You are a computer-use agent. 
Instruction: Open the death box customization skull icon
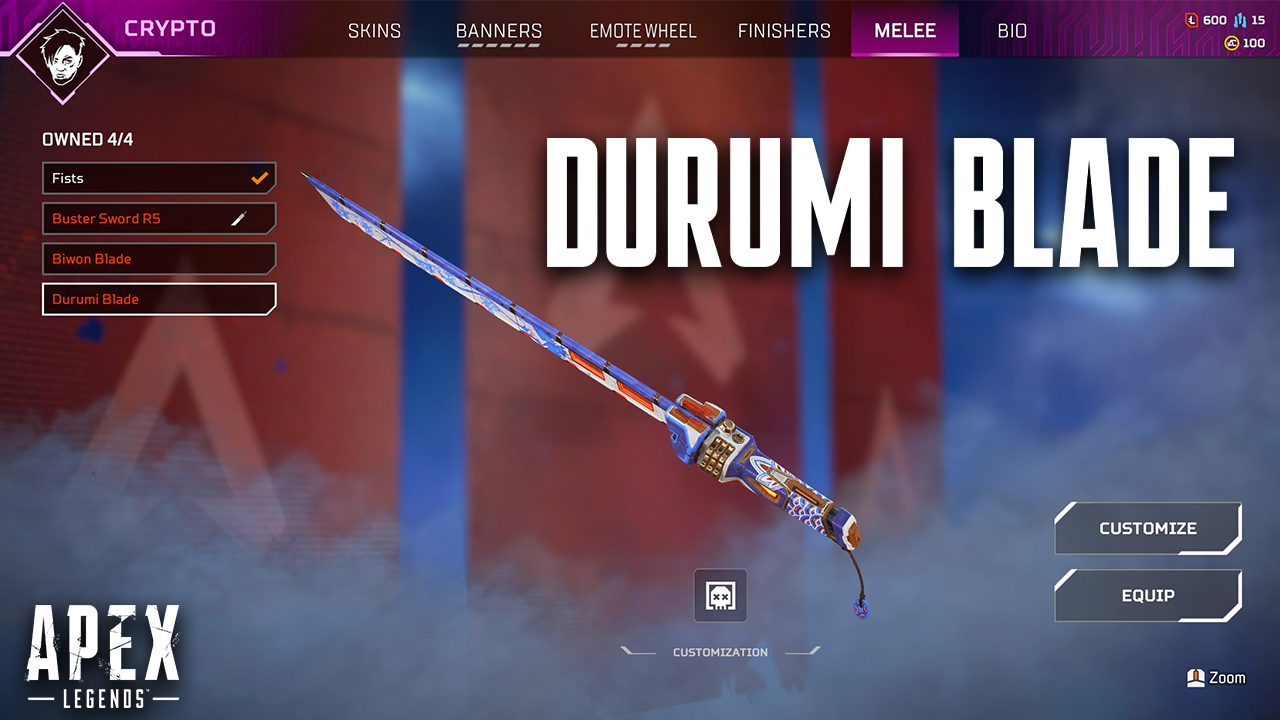(720, 595)
